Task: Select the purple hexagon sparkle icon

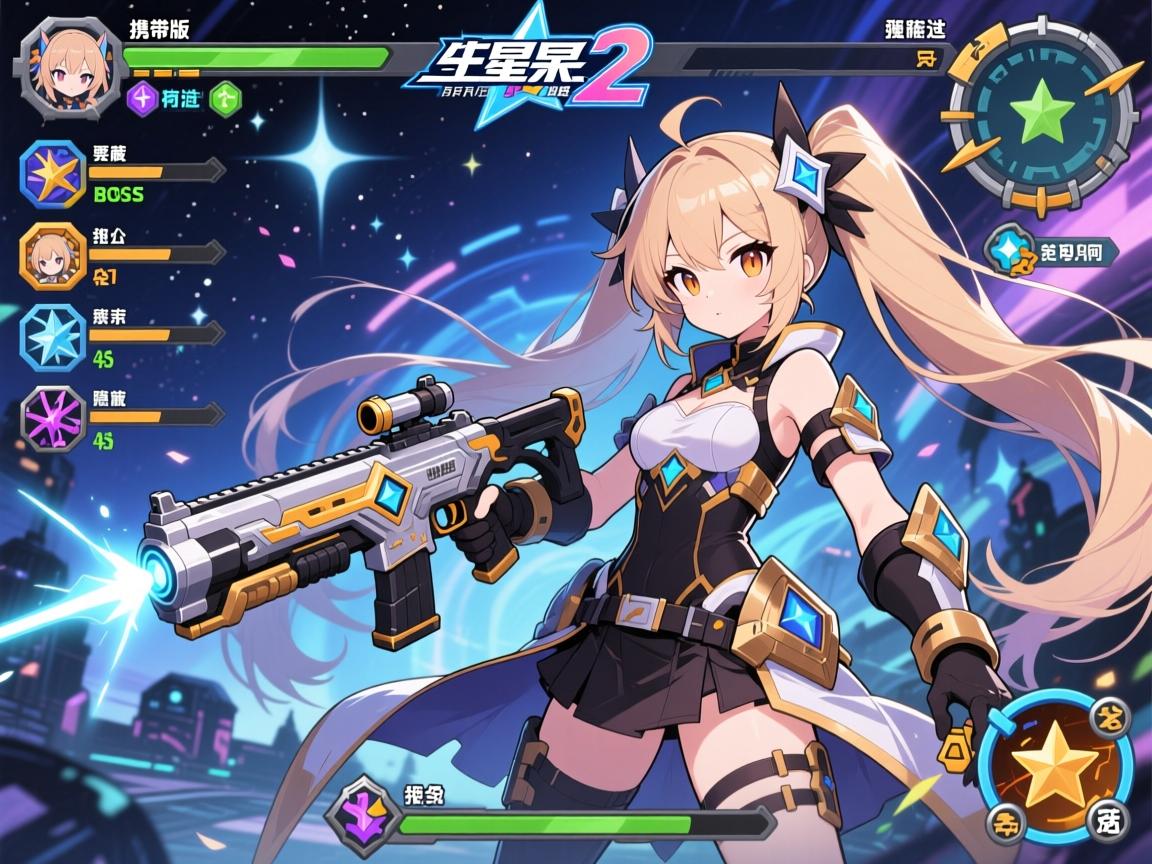Action: (x=142, y=98)
